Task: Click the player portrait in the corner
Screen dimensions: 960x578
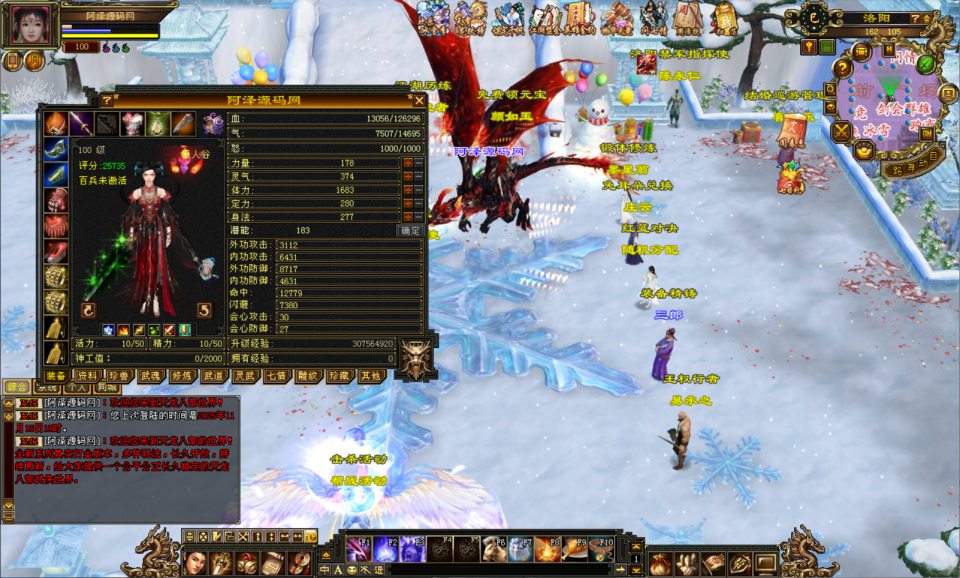Action: pyautogui.click(x=29, y=27)
